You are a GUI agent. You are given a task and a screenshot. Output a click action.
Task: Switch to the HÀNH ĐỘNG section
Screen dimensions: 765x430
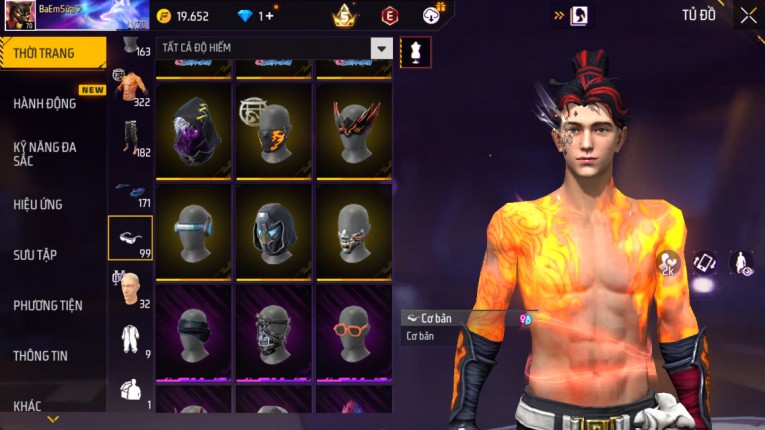coord(45,104)
